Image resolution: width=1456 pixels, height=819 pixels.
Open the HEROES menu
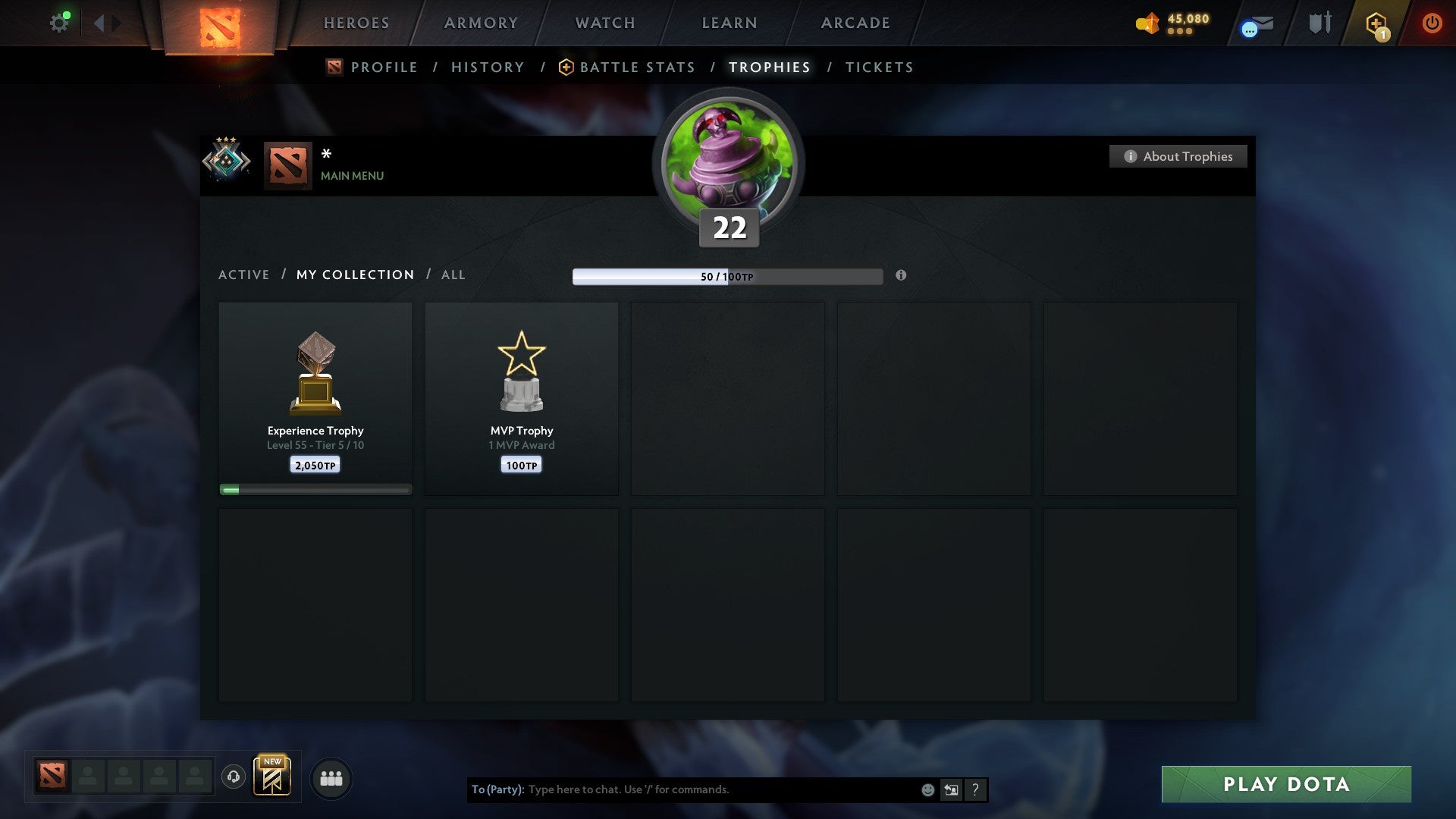(x=355, y=23)
